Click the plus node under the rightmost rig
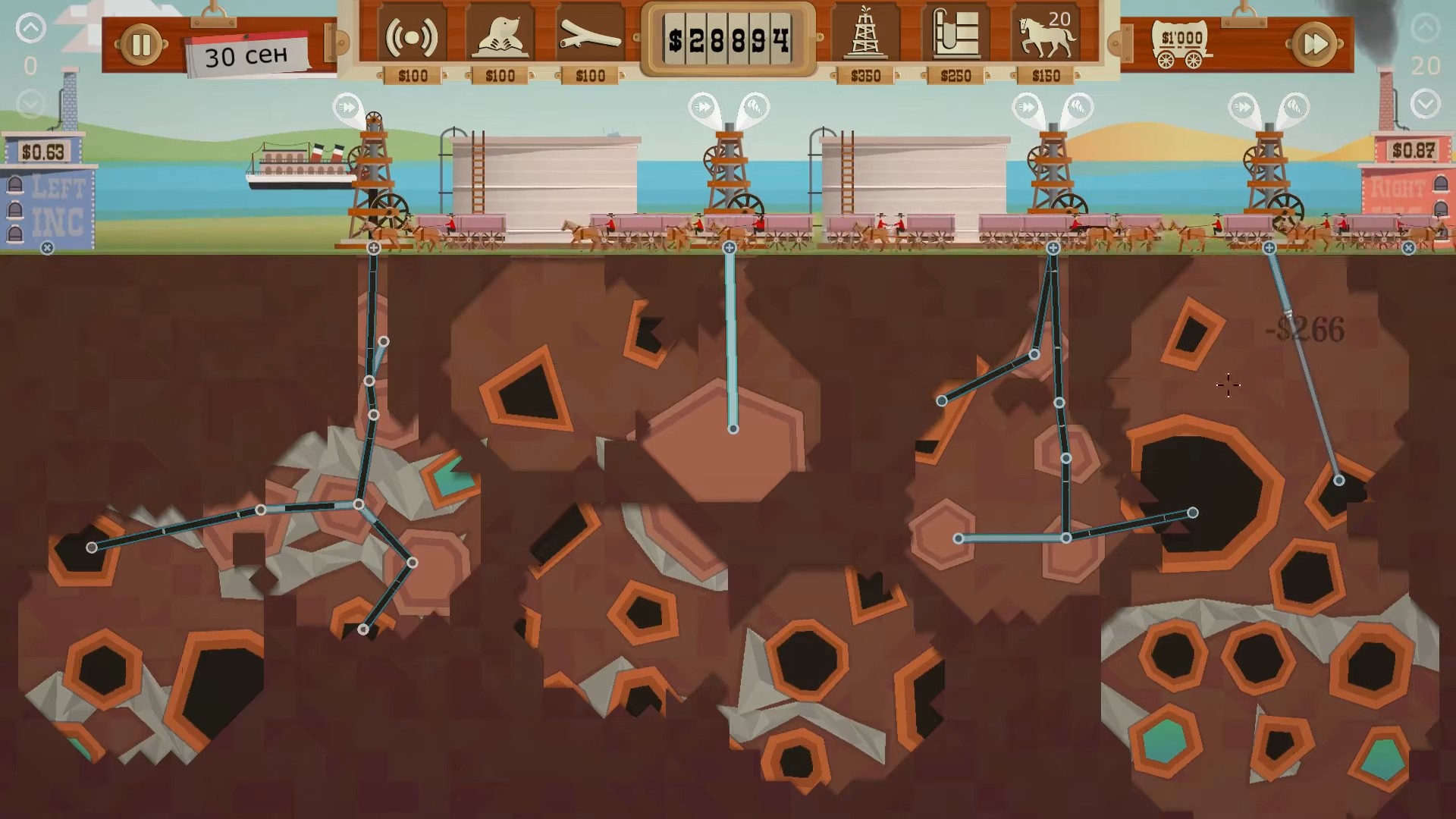 [x=1269, y=248]
